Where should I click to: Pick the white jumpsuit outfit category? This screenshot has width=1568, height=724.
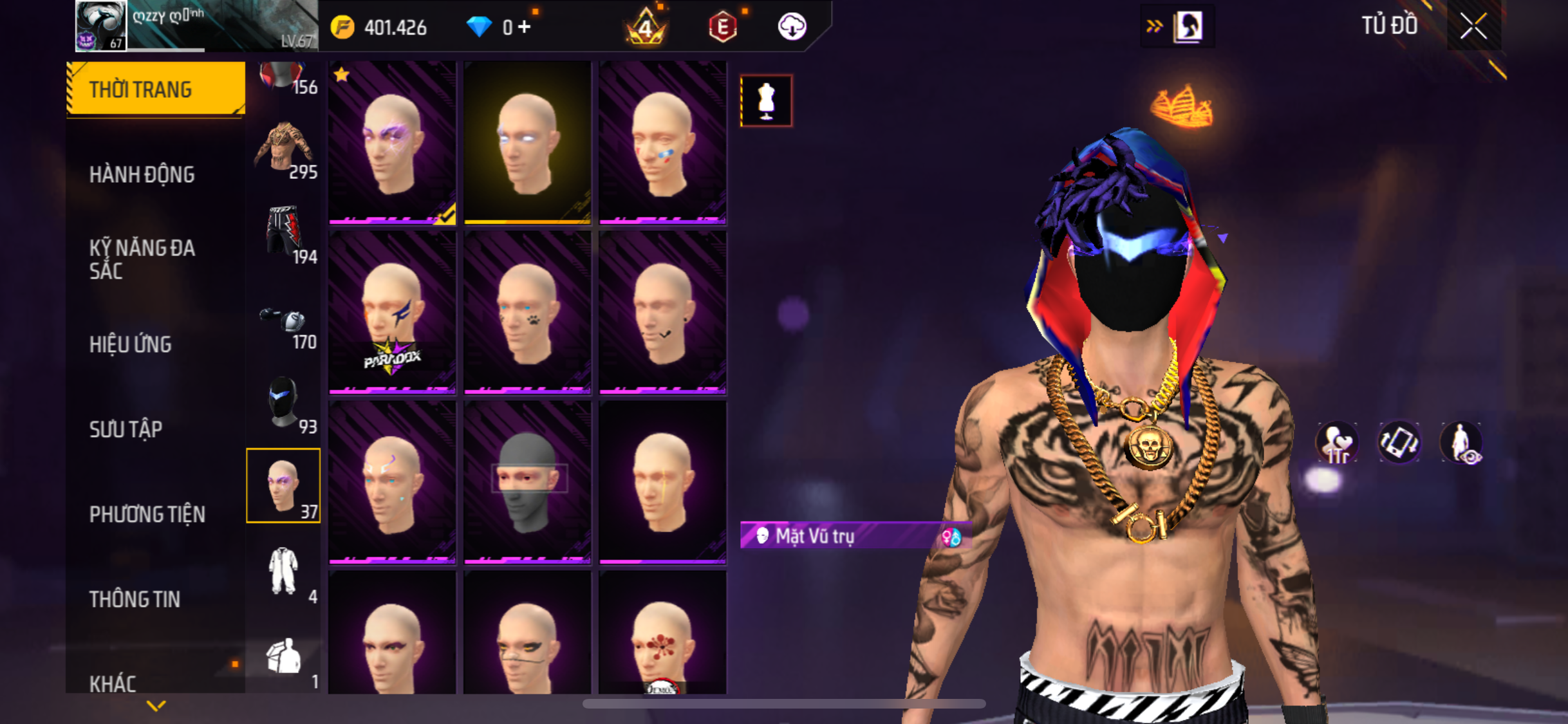[284, 571]
